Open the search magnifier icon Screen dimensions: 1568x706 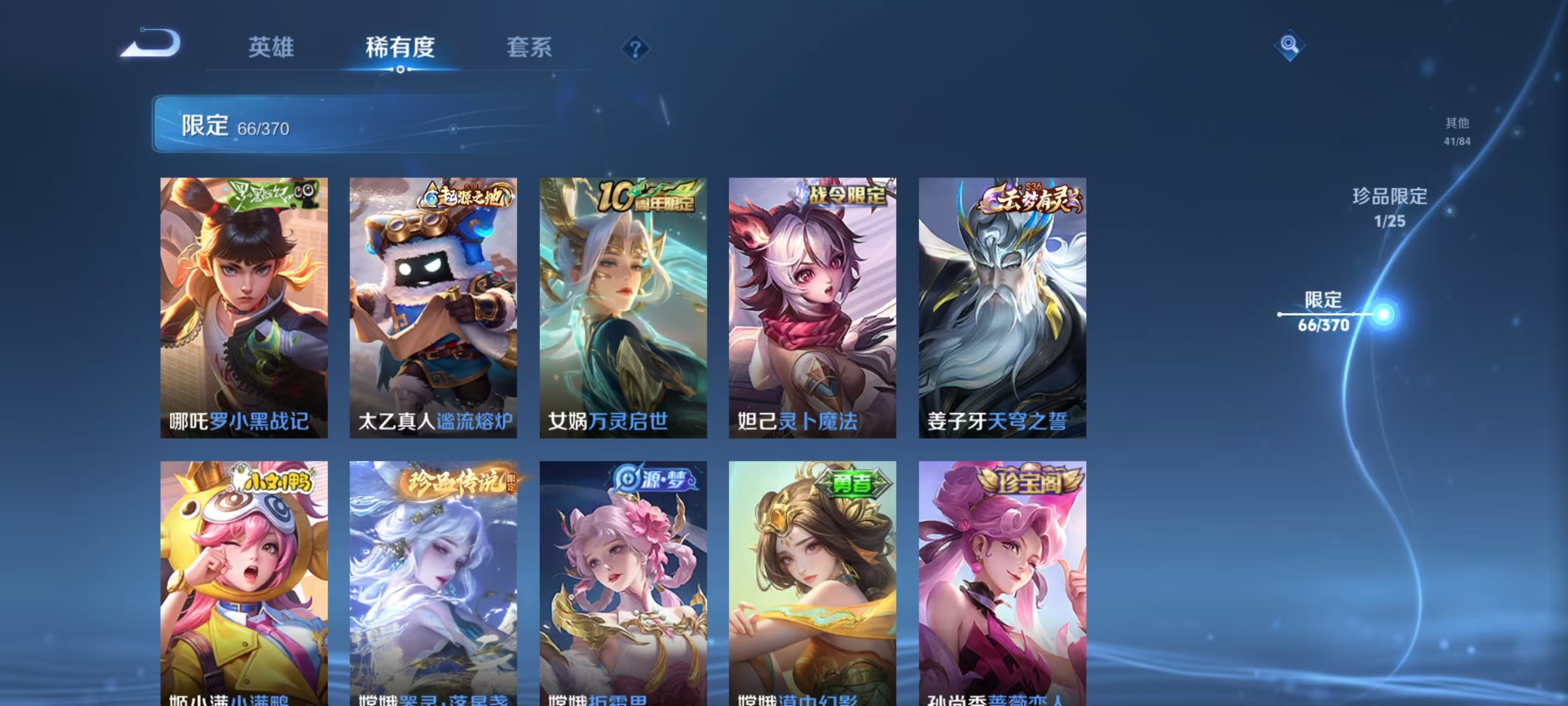pos(1290,45)
